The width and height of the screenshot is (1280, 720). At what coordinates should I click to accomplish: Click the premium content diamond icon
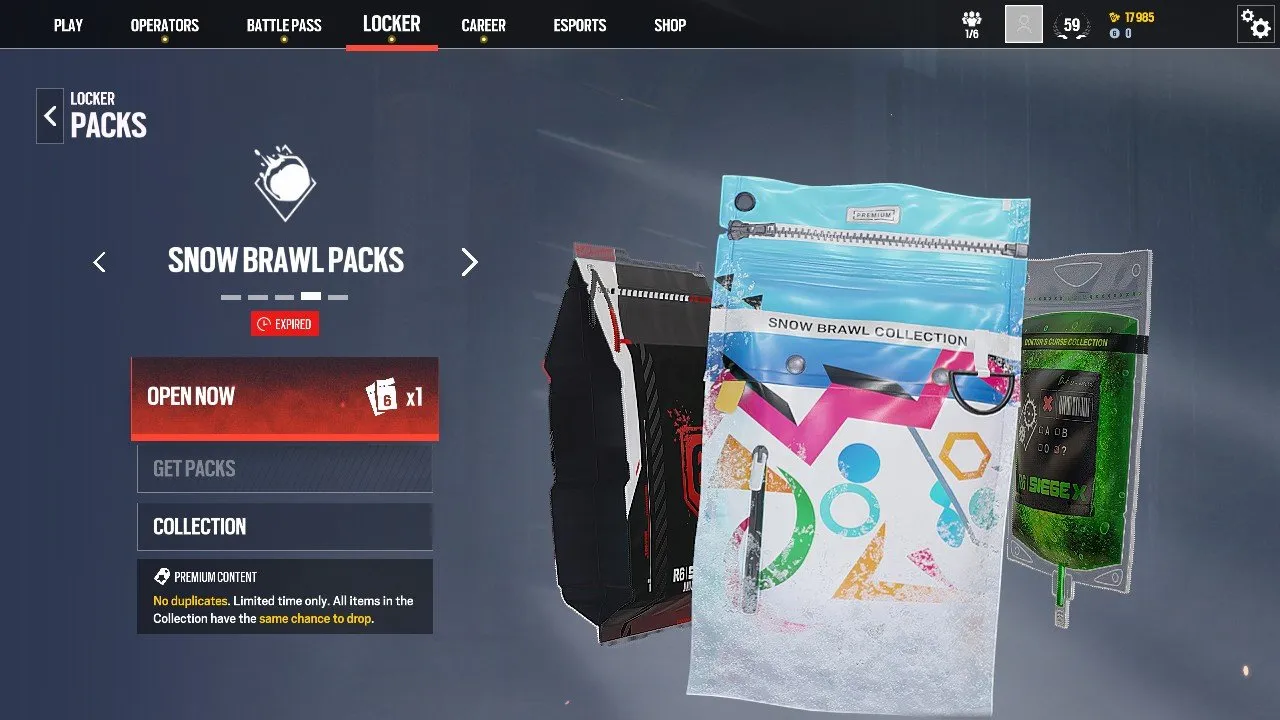tap(161, 576)
